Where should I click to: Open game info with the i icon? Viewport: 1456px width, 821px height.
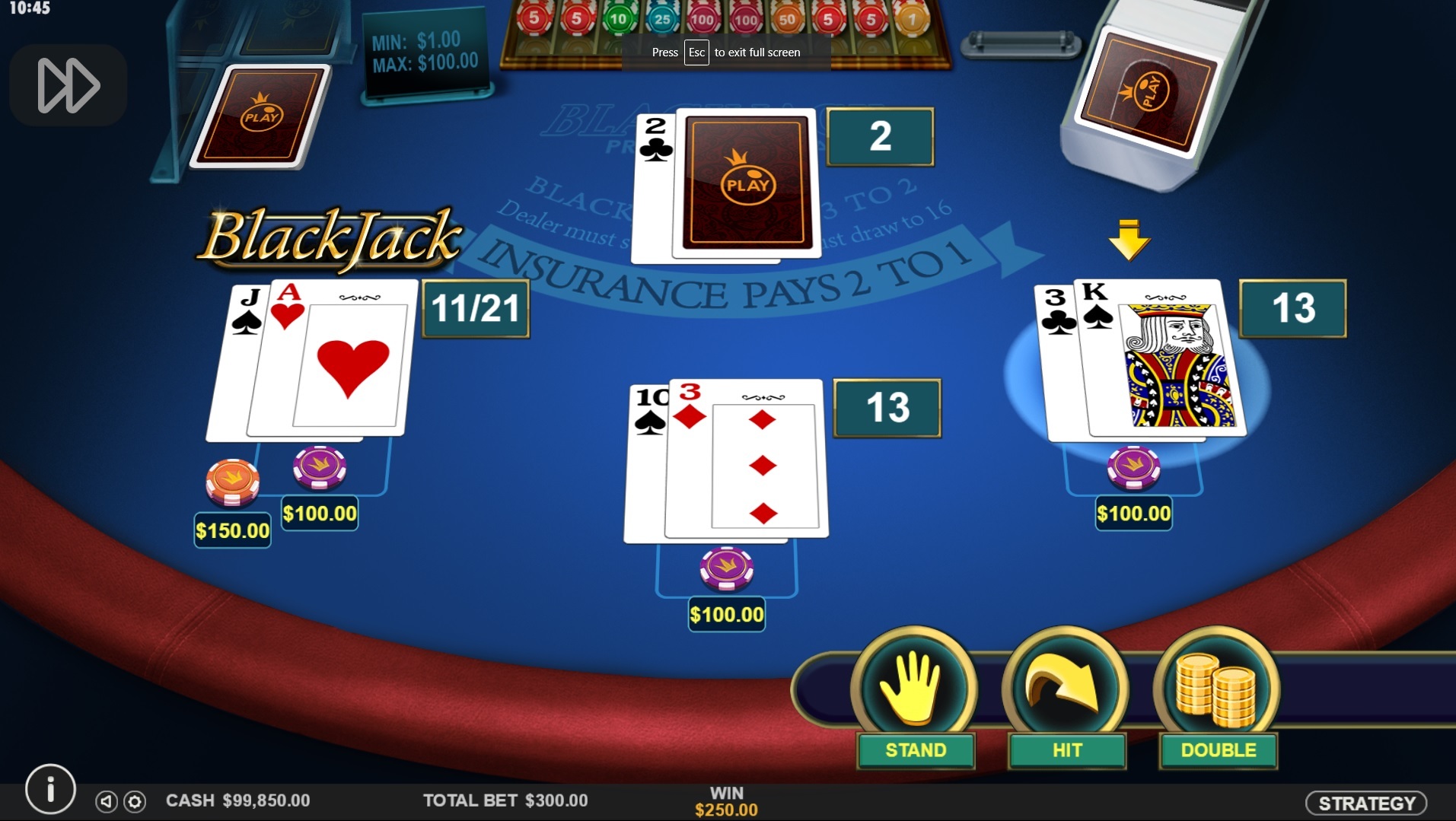50,789
